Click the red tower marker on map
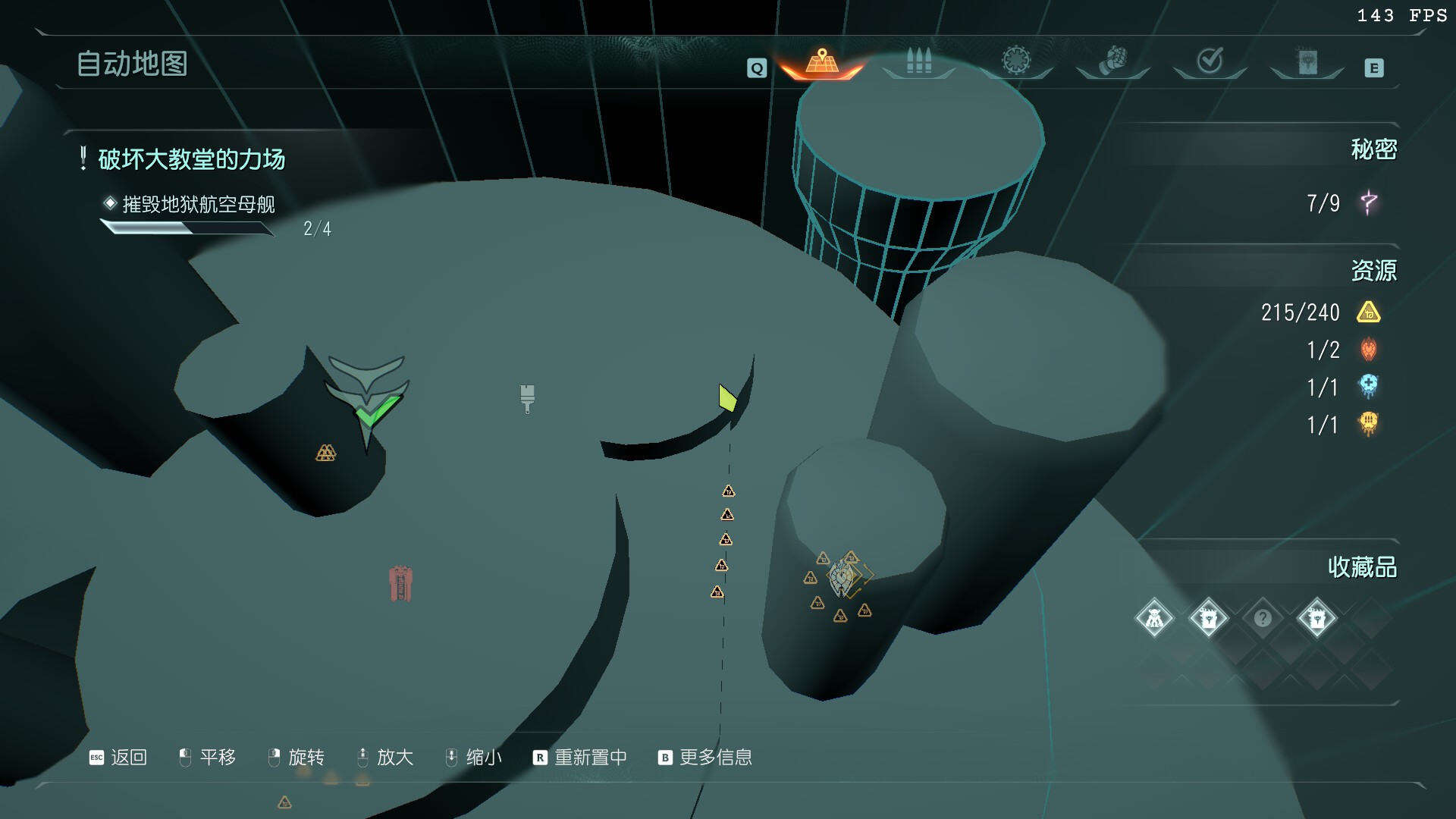 coord(400,583)
